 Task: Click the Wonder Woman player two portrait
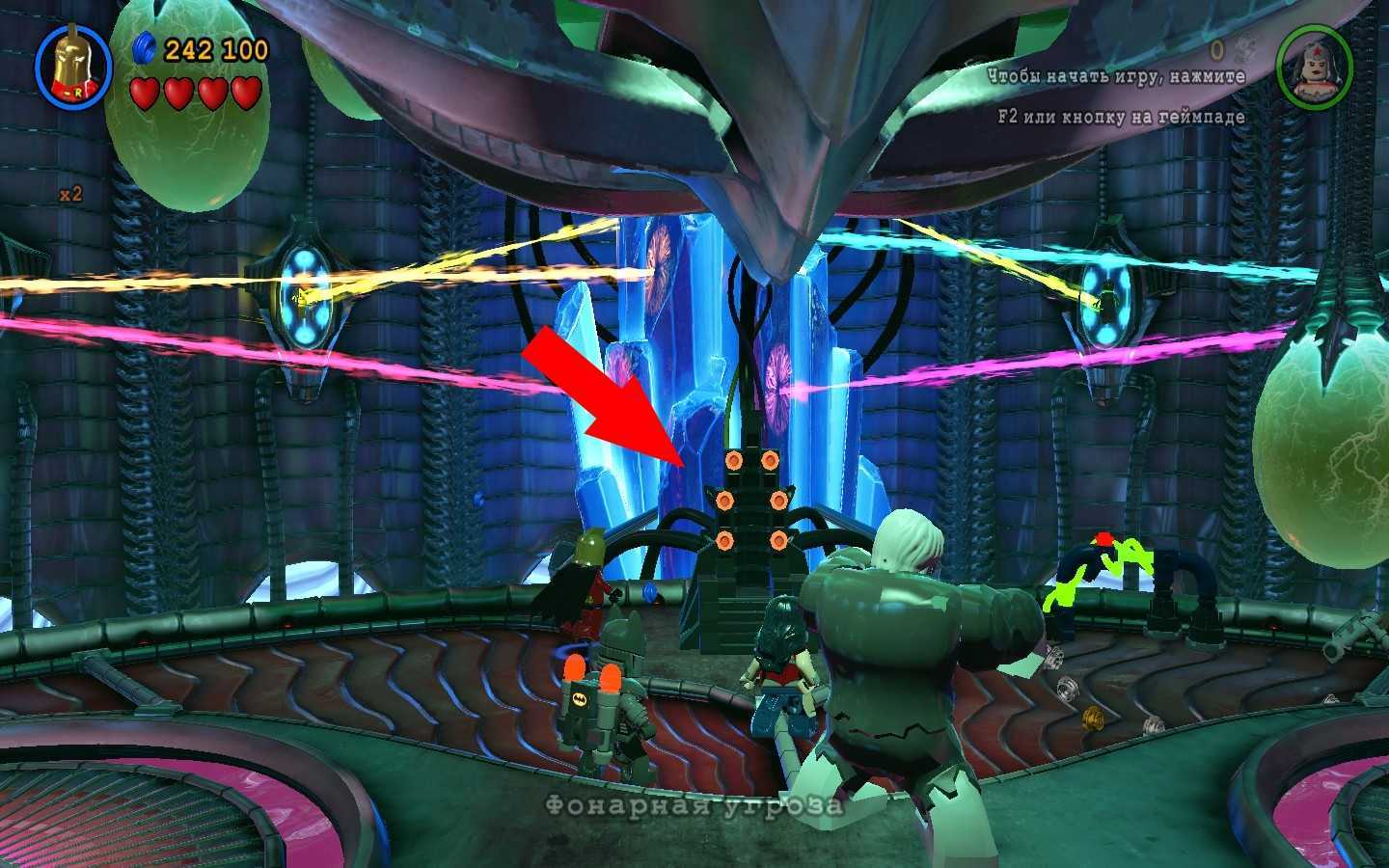click(1314, 66)
